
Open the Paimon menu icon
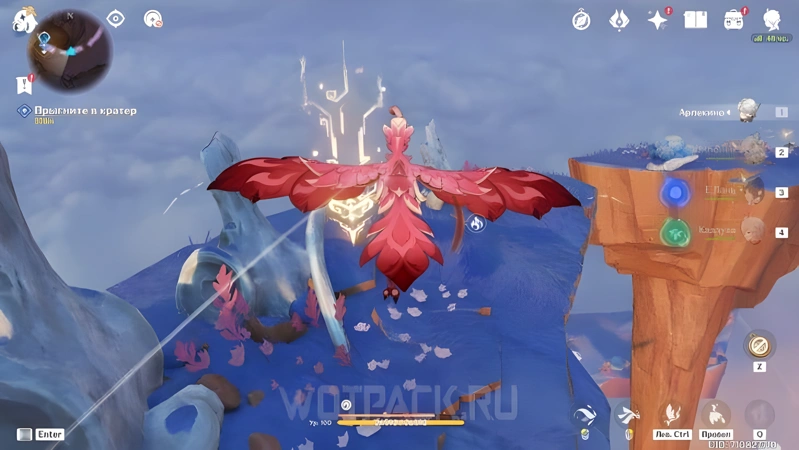coord(24,20)
